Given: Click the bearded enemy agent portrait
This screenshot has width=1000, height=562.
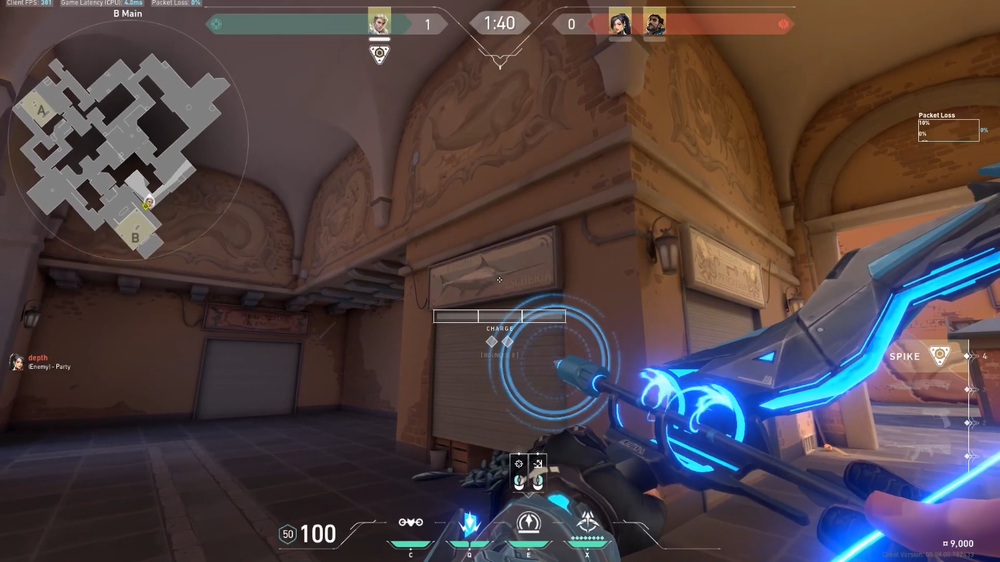Looking at the screenshot, I should point(654,23).
